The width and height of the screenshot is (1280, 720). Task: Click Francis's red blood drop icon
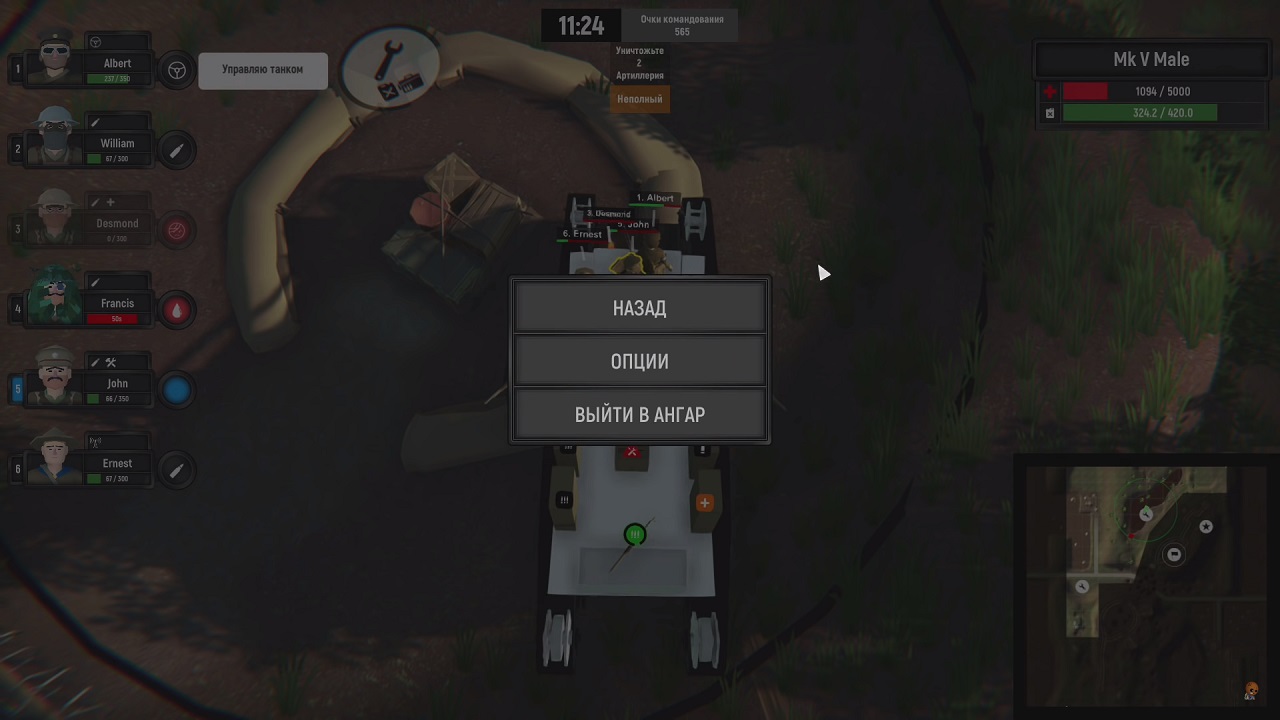(x=177, y=310)
